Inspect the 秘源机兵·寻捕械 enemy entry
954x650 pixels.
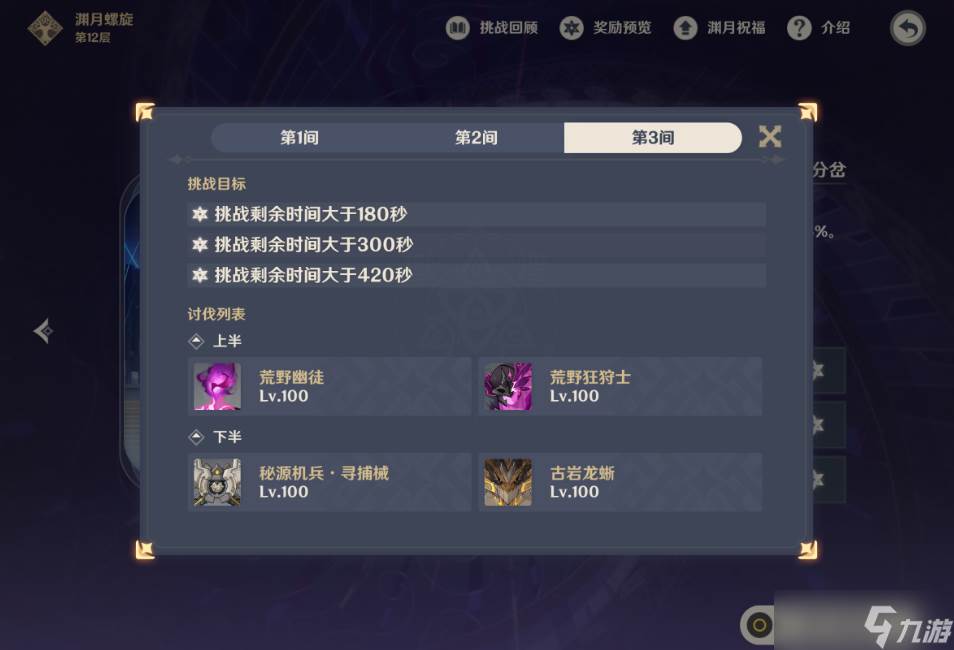coord(329,482)
